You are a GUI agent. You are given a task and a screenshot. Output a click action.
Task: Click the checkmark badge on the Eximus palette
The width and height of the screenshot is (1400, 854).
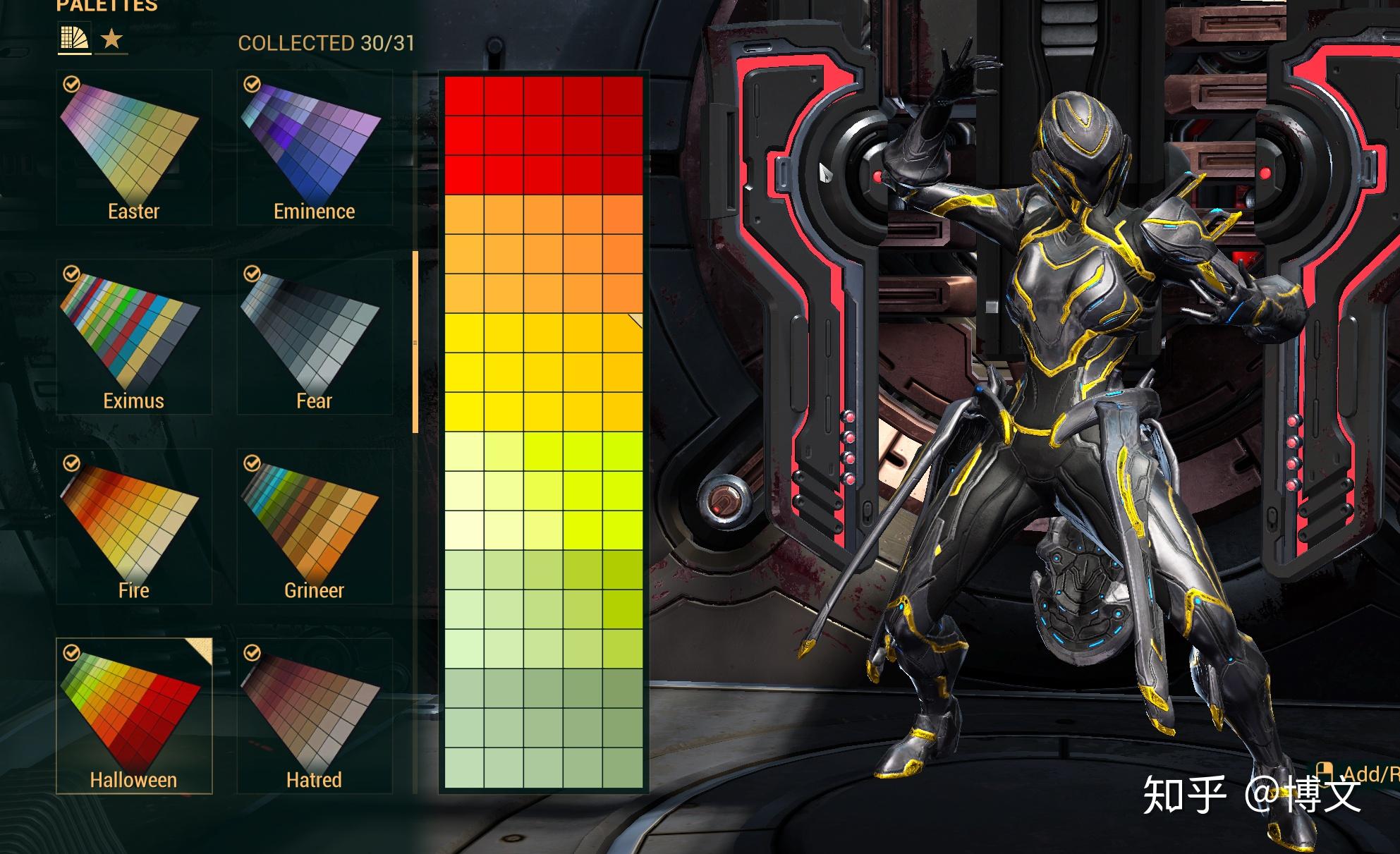[x=71, y=274]
